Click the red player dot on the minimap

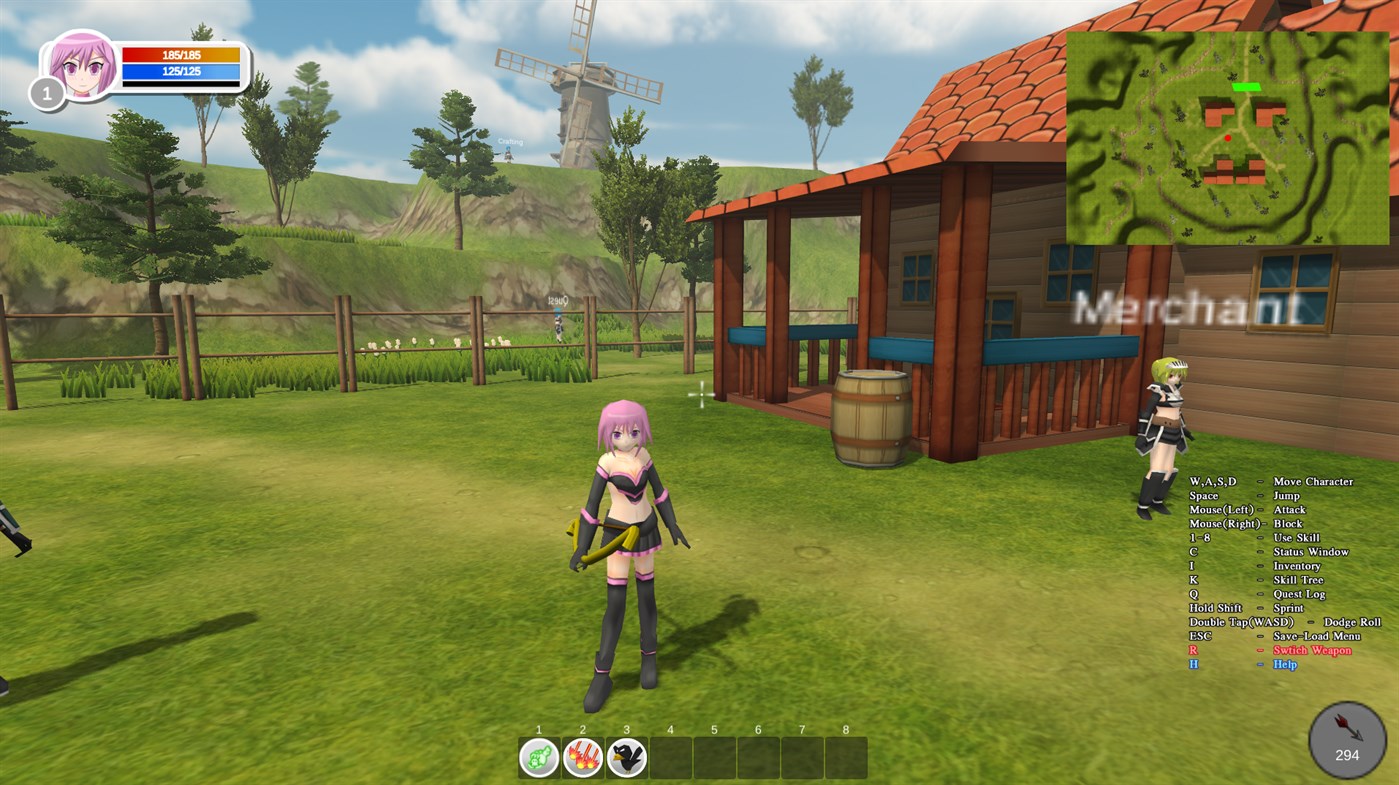[x=1226, y=137]
